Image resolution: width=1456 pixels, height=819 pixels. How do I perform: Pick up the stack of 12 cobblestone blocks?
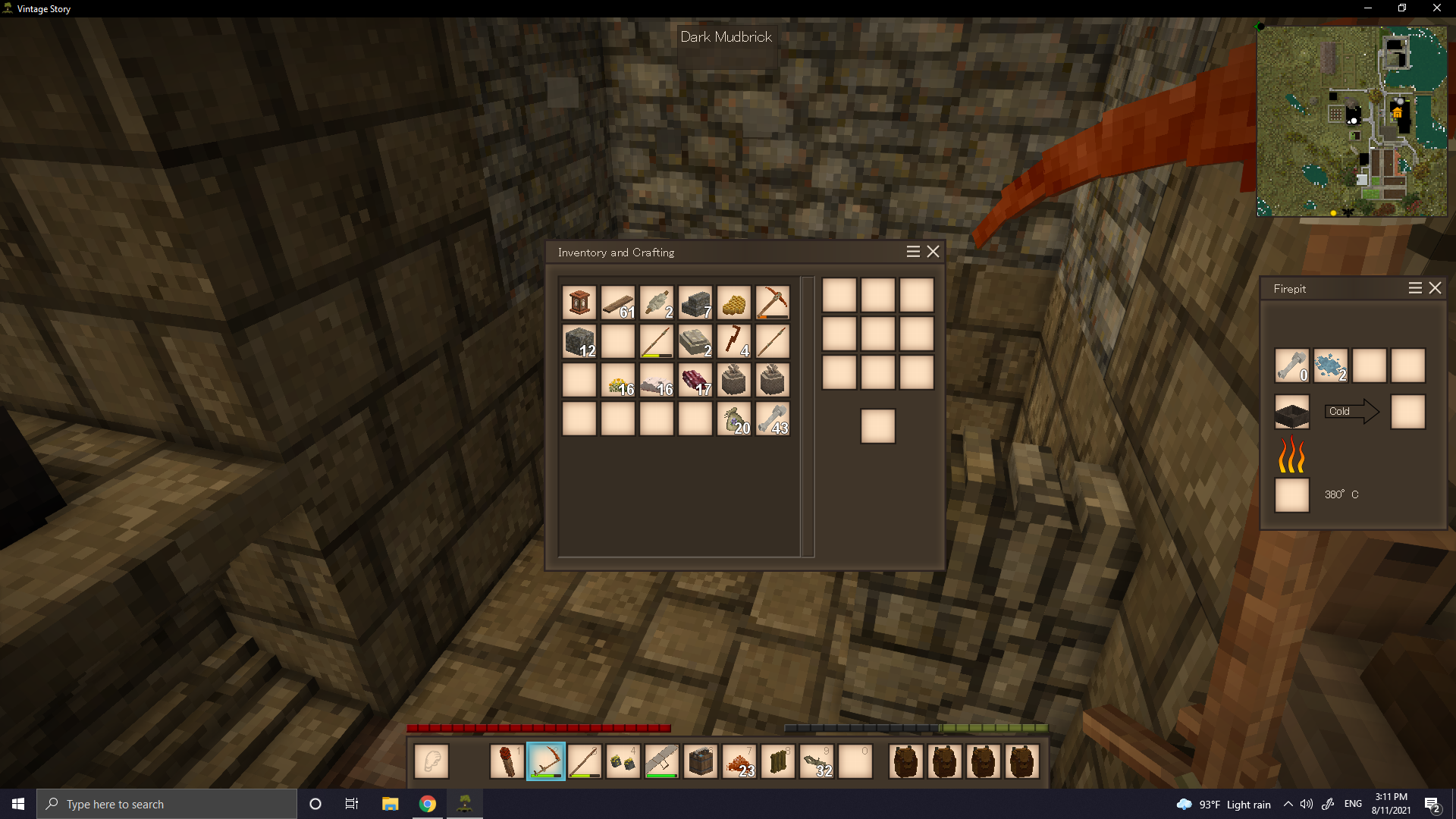[x=579, y=341]
